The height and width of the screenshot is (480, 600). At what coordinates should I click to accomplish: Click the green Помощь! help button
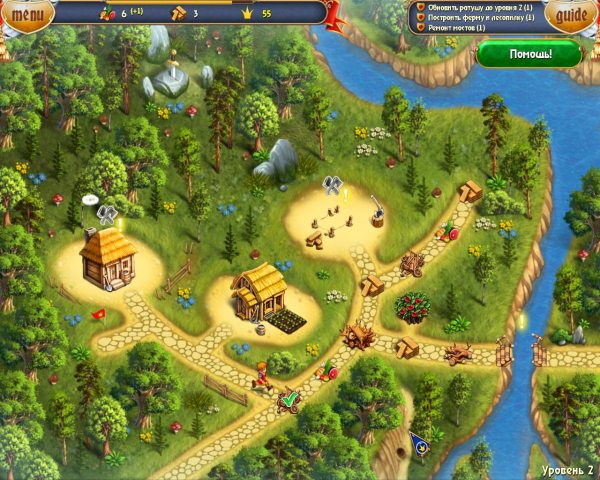pos(528,52)
